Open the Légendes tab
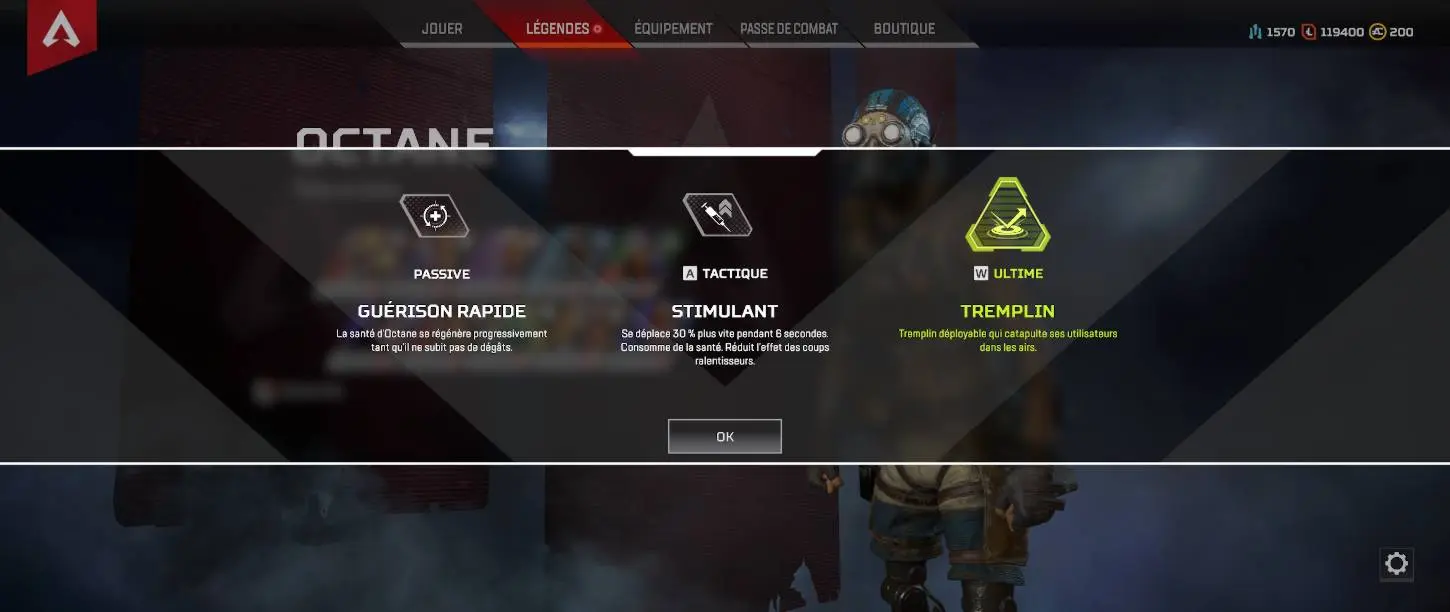The width and height of the screenshot is (1450, 612). [x=558, y=29]
